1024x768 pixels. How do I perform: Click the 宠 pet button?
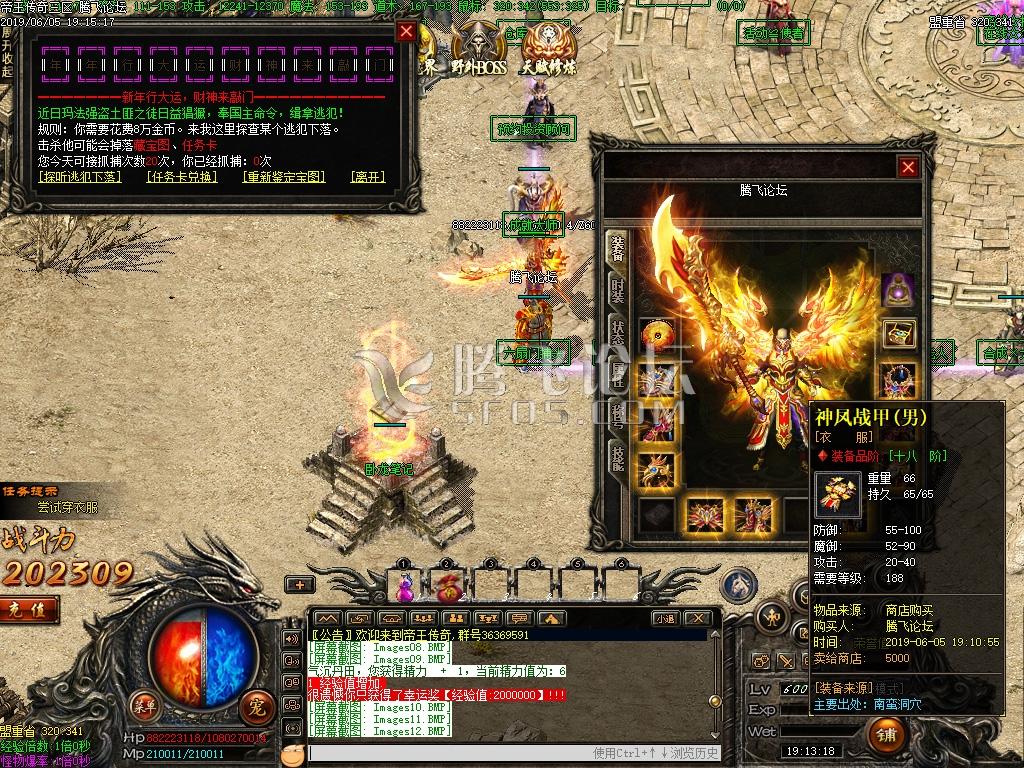pyautogui.click(x=254, y=707)
